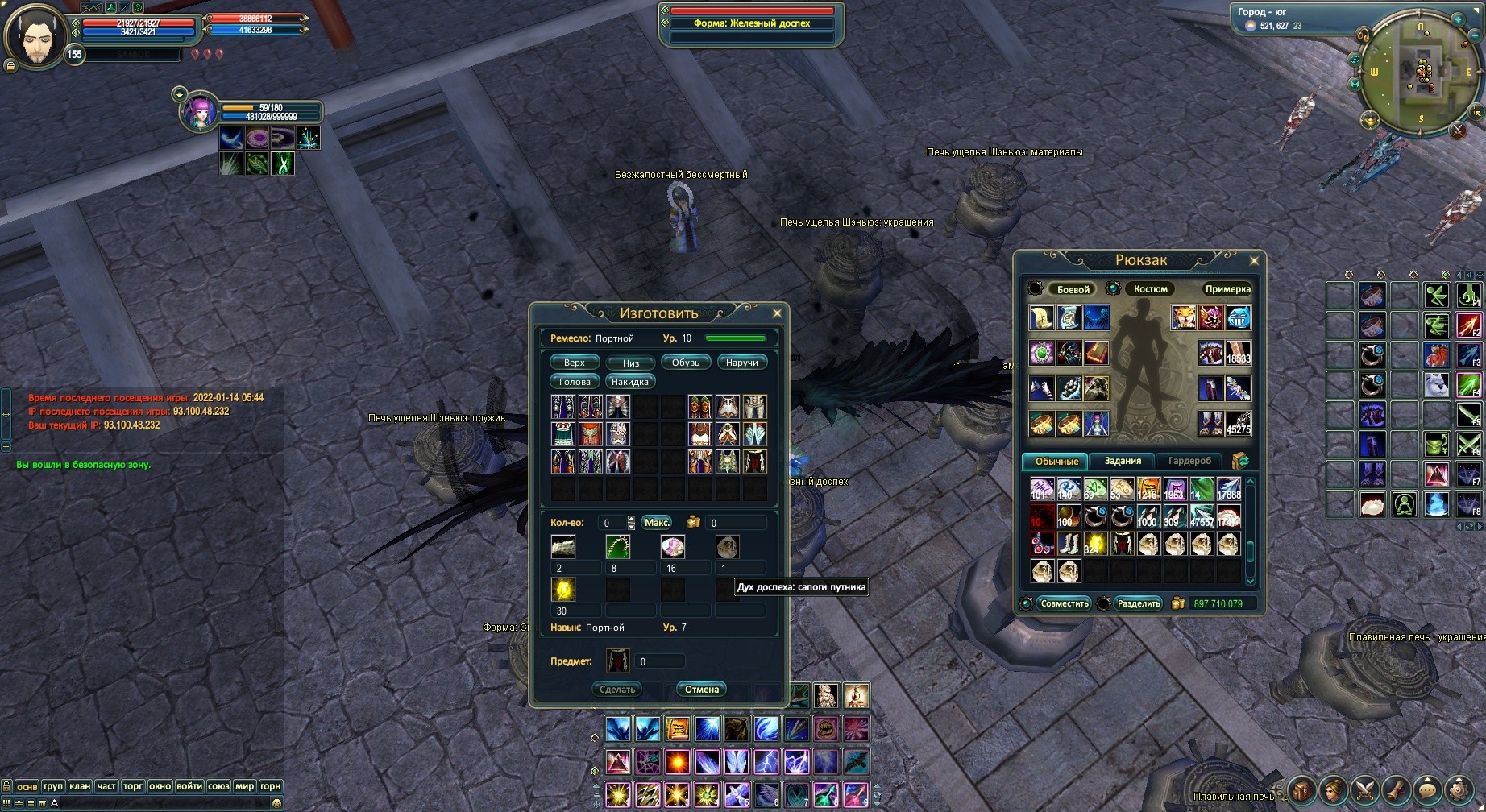Click the Разделить button in backpack
The image size is (1486, 812).
[1139, 603]
